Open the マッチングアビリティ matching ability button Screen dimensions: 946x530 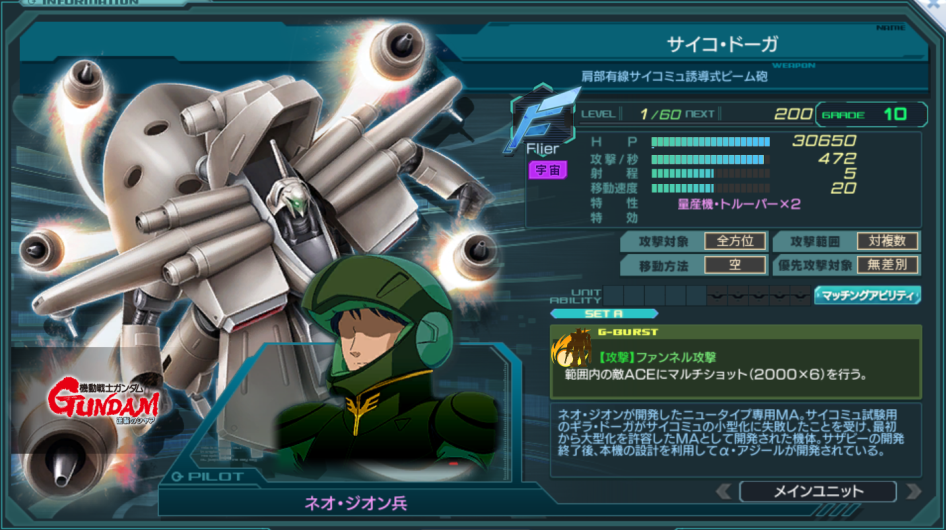point(868,295)
